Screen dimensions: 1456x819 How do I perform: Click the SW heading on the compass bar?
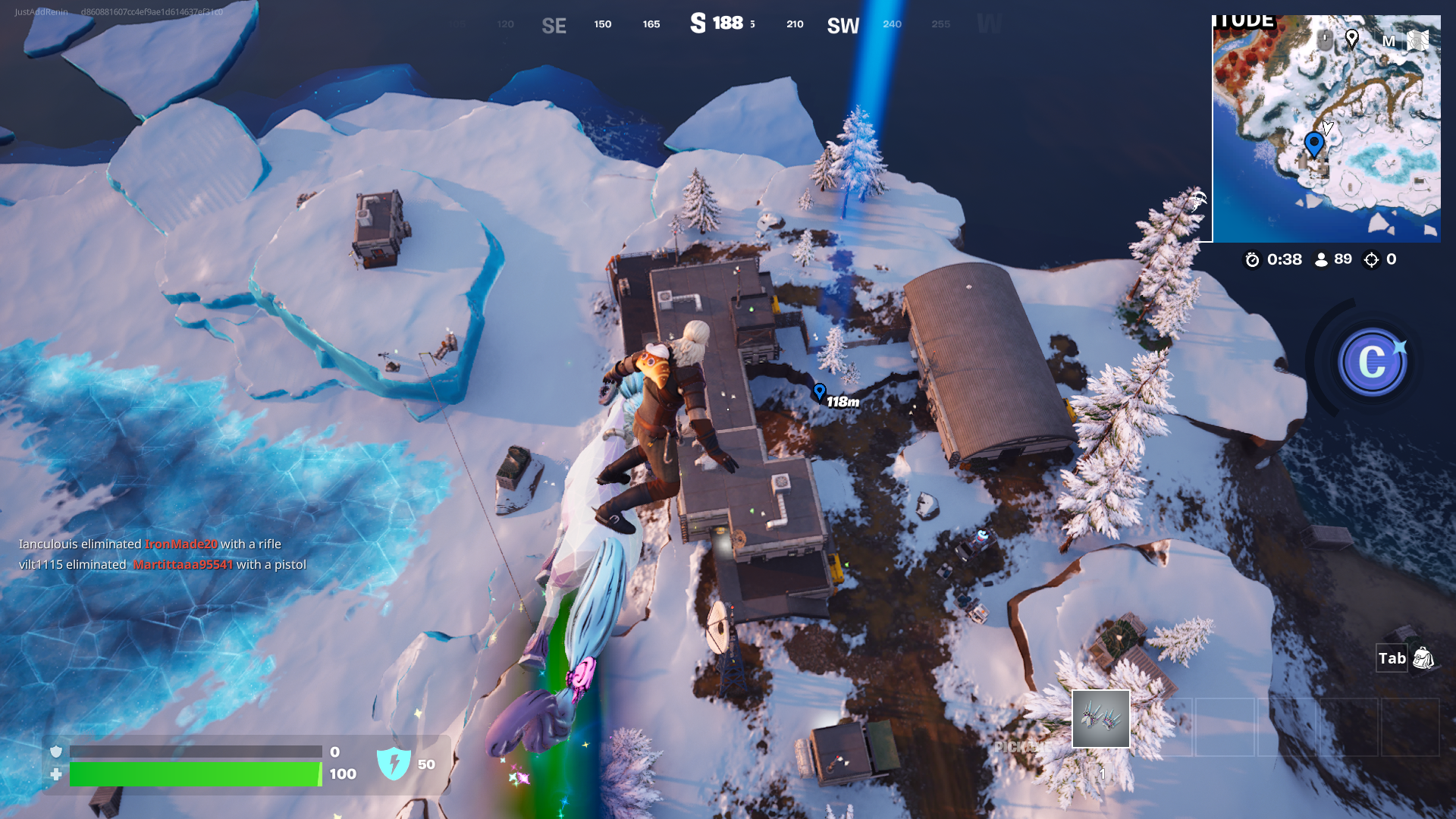(x=842, y=24)
